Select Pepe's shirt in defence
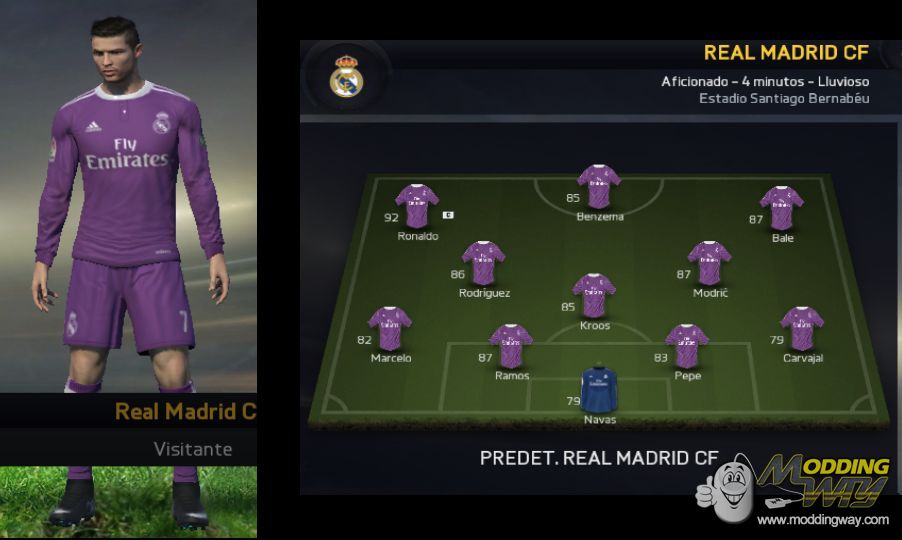 click(687, 345)
